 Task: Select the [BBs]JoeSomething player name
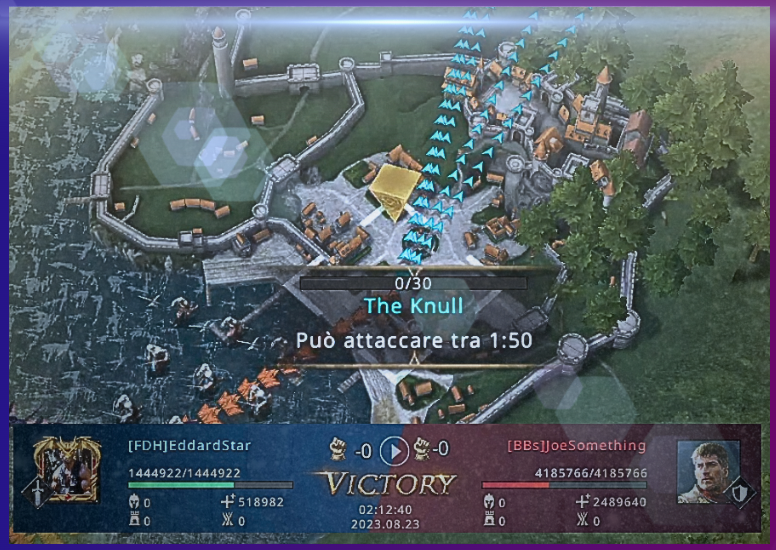tap(577, 445)
